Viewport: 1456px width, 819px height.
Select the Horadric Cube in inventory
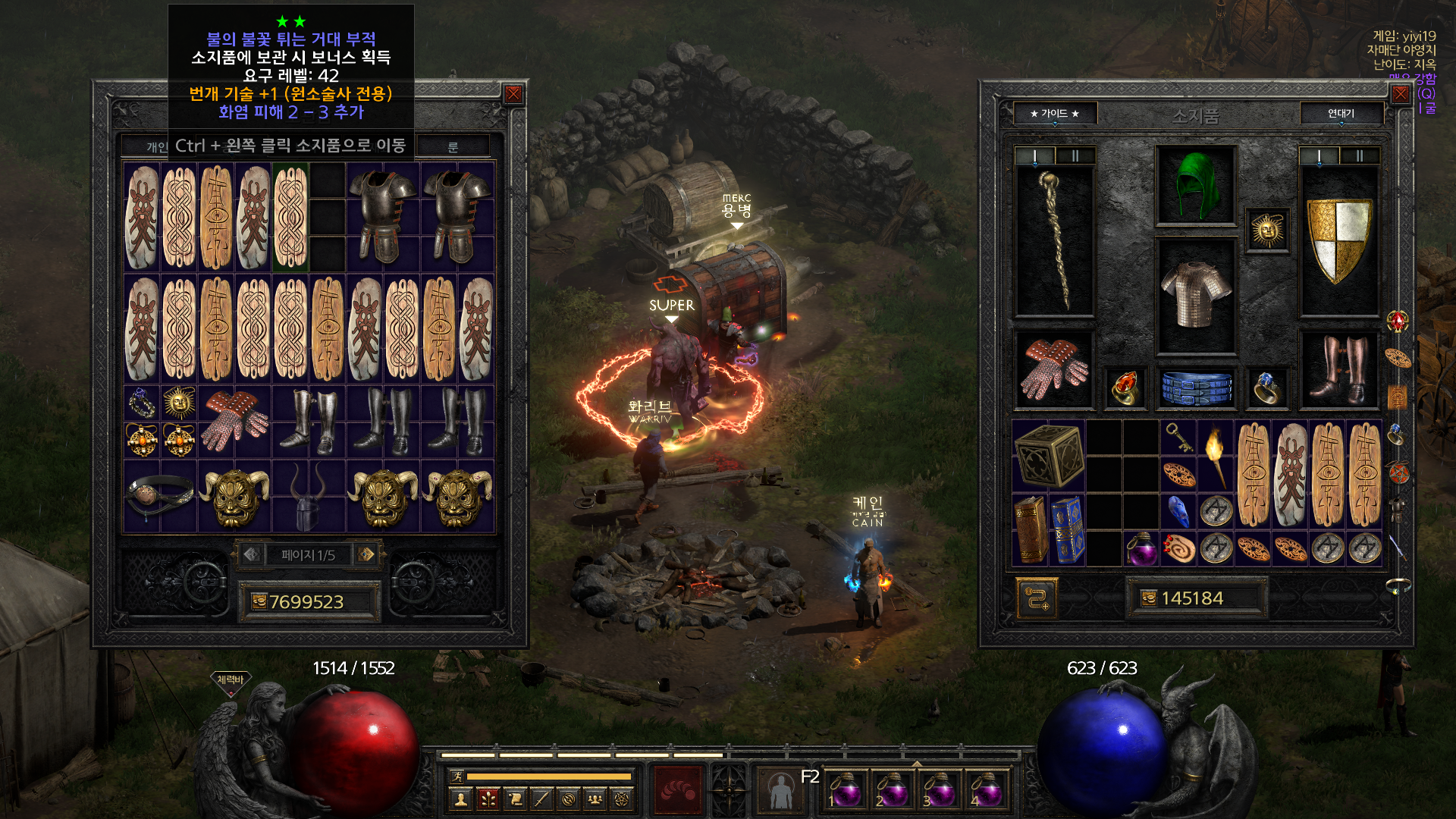pyautogui.click(x=1049, y=455)
